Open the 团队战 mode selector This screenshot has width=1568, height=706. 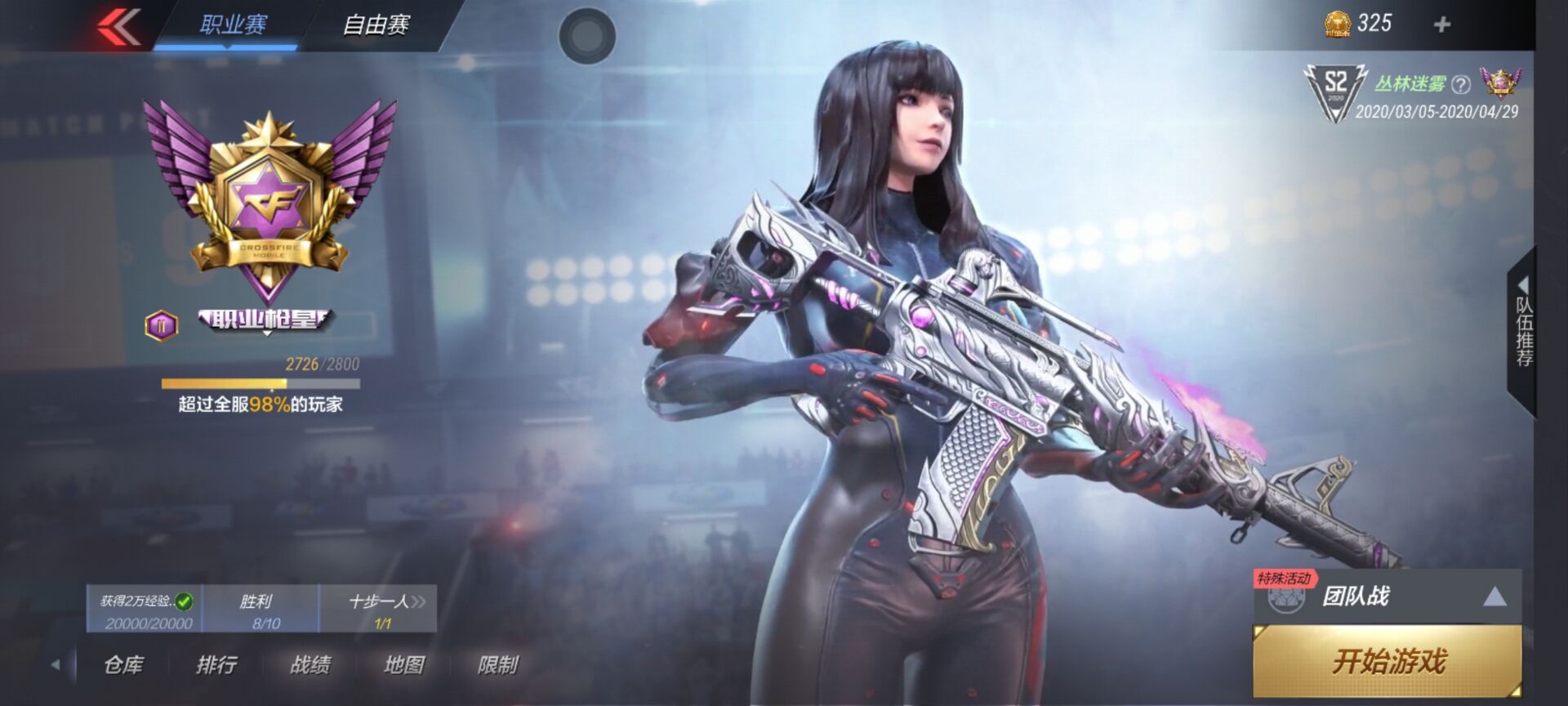click(1387, 597)
